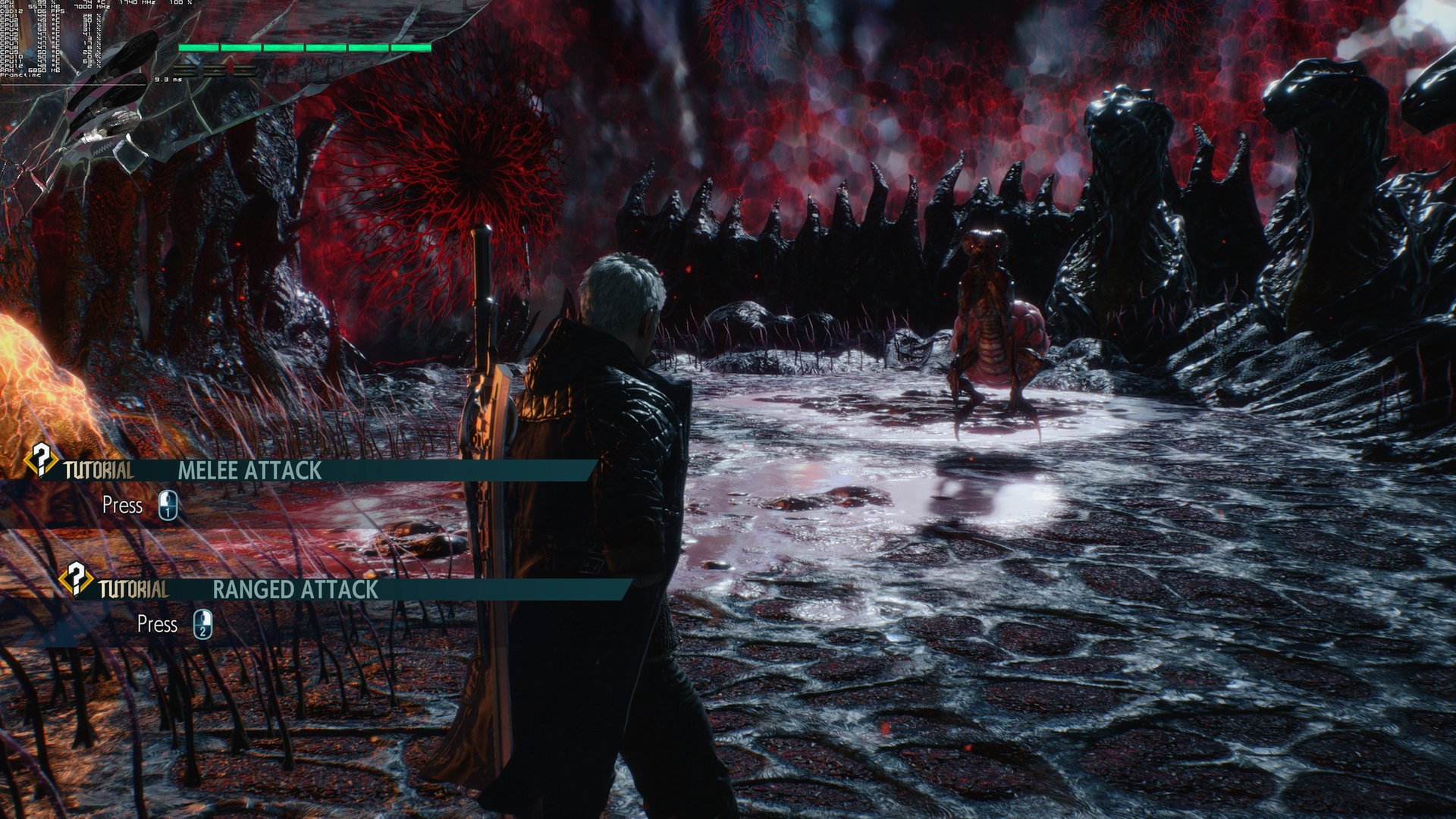Click the question mark icon beside Ranged Attack
The height and width of the screenshot is (819, 1456).
[76, 578]
